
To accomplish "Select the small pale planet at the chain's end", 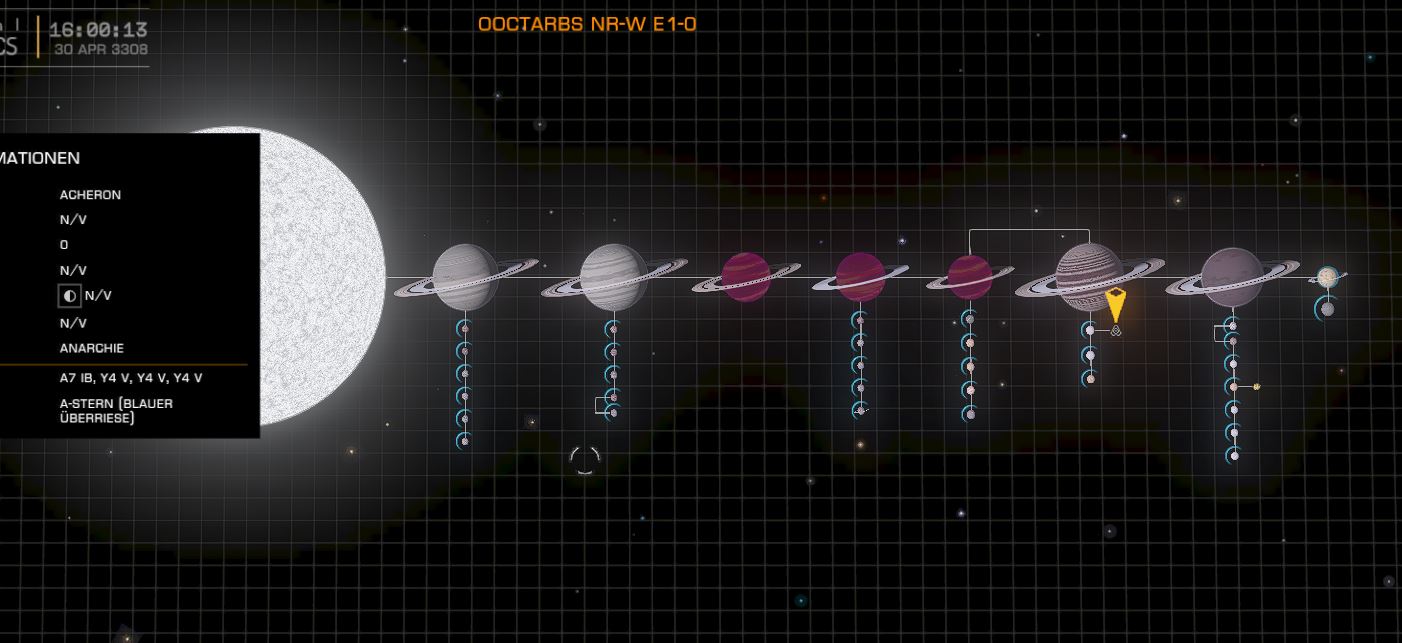I will click(x=1327, y=277).
